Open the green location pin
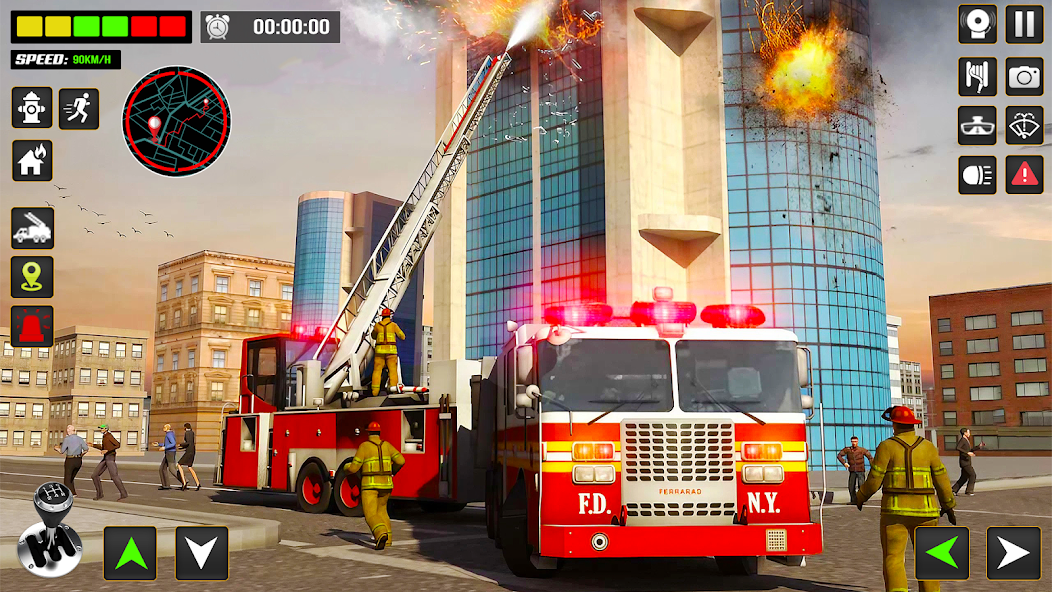This screenshot has height=592, width=1052. click(x=32, y=277)
